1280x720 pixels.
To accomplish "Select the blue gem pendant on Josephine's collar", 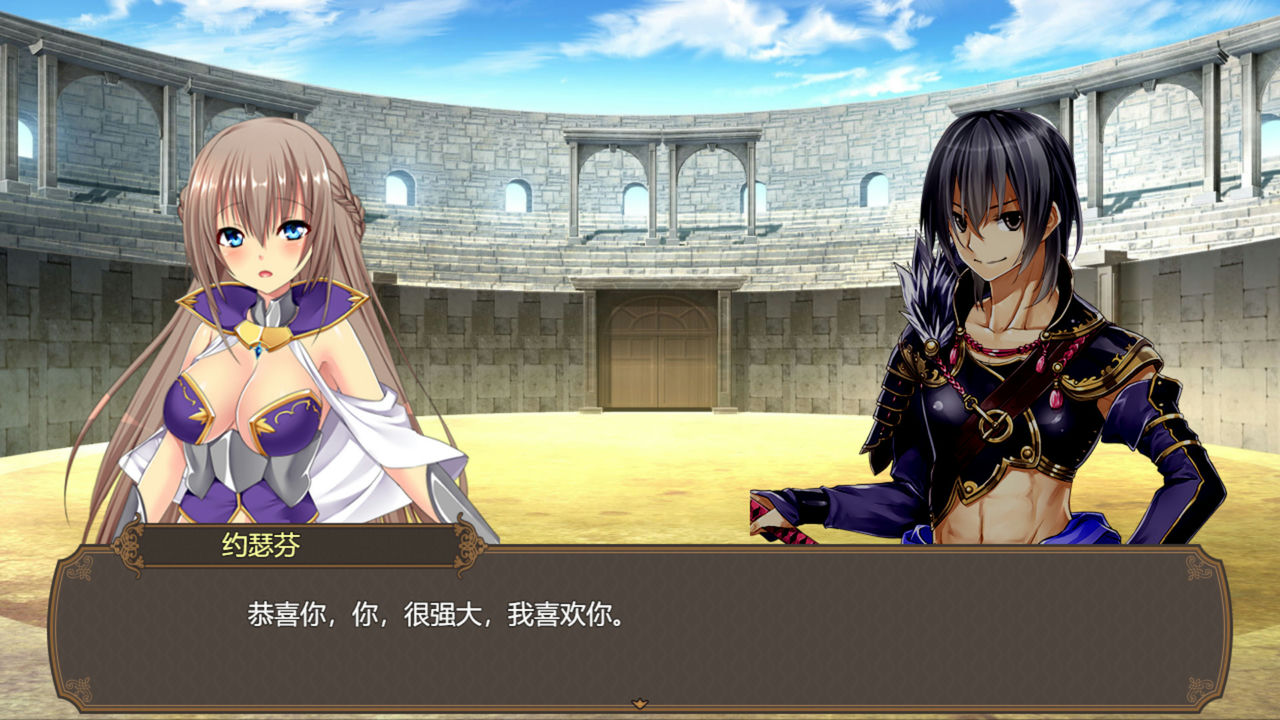I will pyautogui.click(x=258, y=352).
